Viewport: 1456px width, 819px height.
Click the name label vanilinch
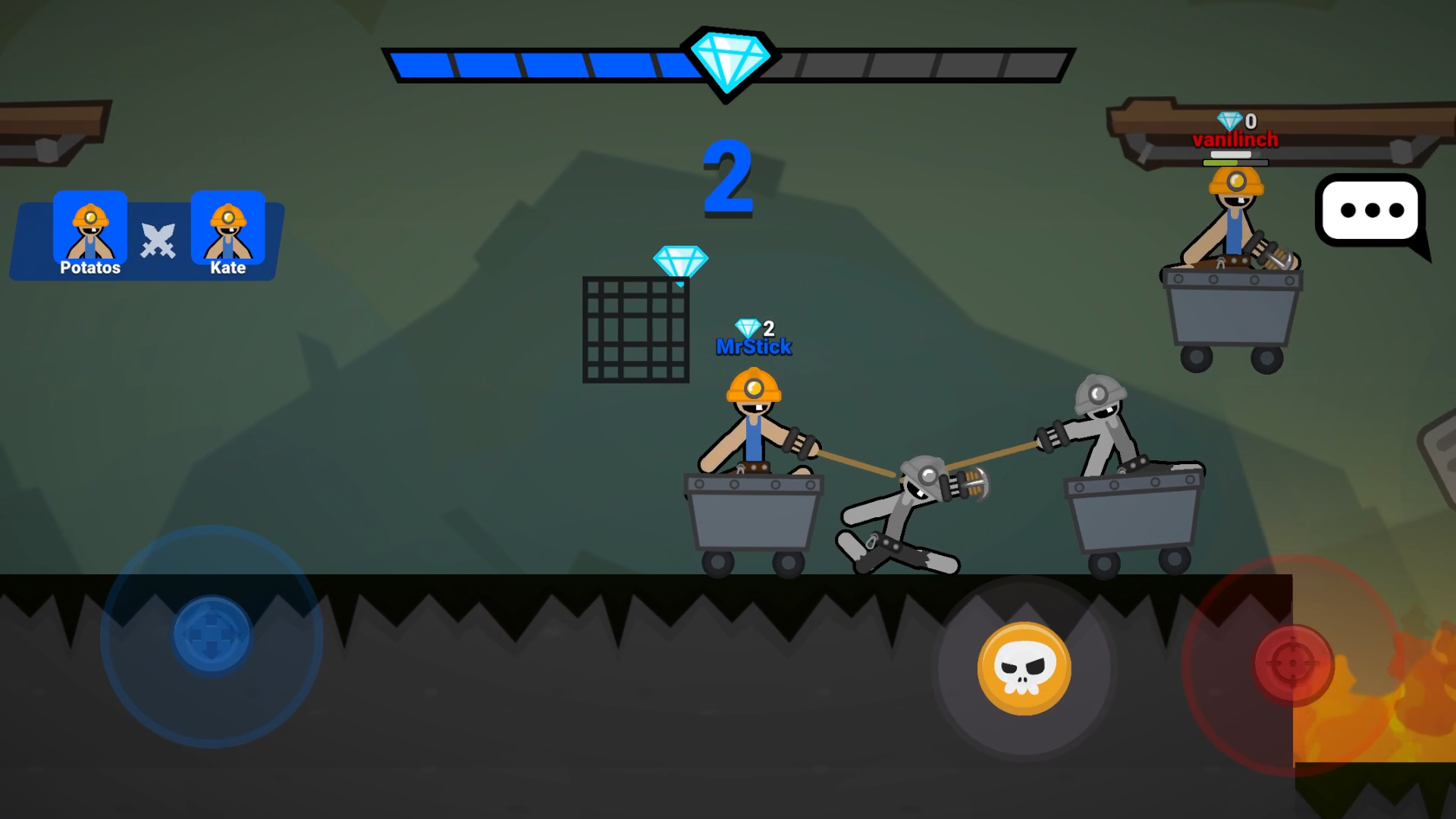[x=1235, y=139]
